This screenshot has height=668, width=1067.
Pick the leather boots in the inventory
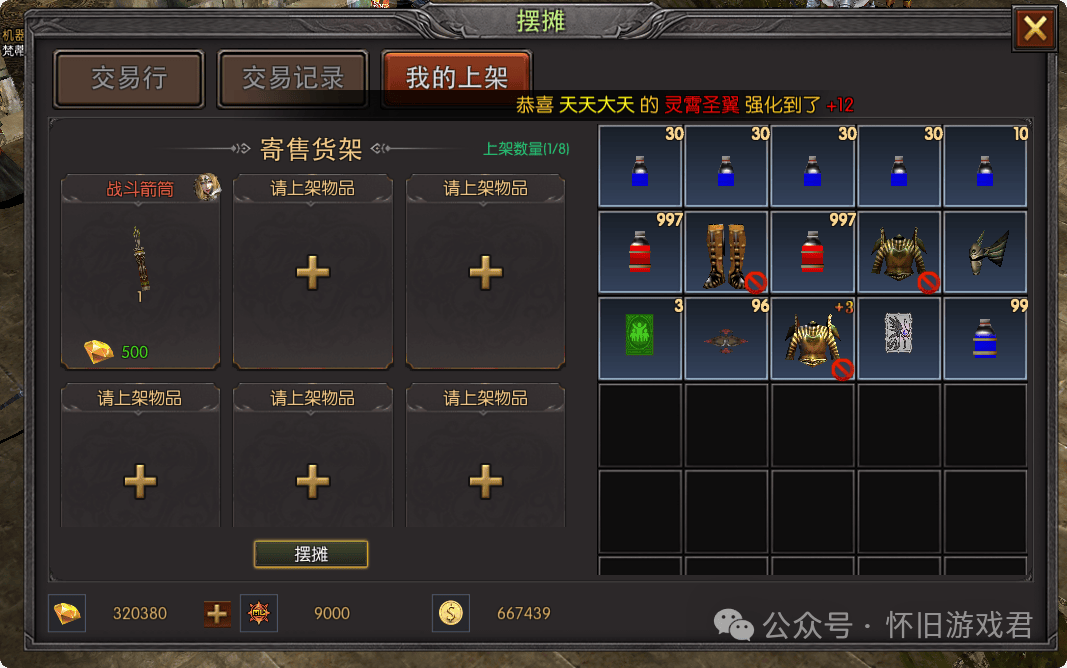726,253
